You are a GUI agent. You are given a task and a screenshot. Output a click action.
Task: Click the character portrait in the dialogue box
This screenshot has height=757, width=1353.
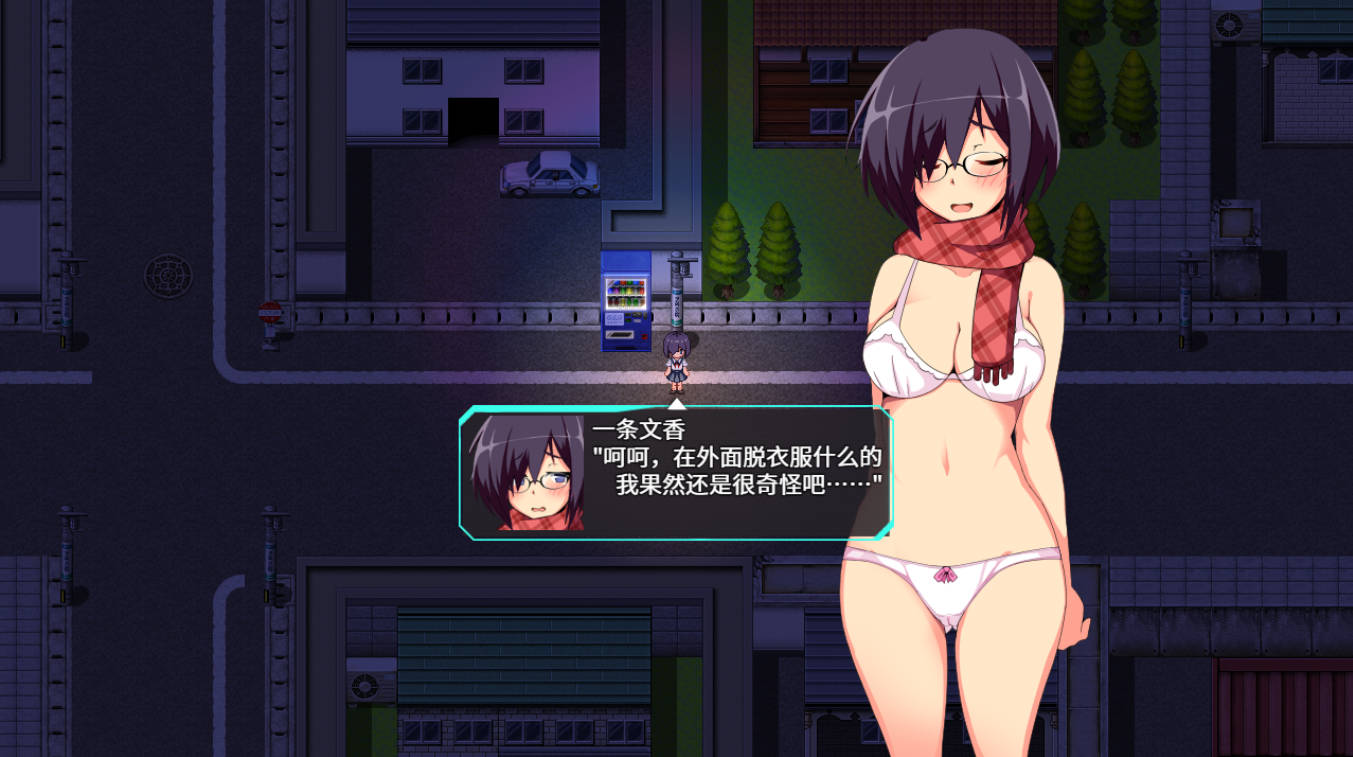click(x=521, y=475)
